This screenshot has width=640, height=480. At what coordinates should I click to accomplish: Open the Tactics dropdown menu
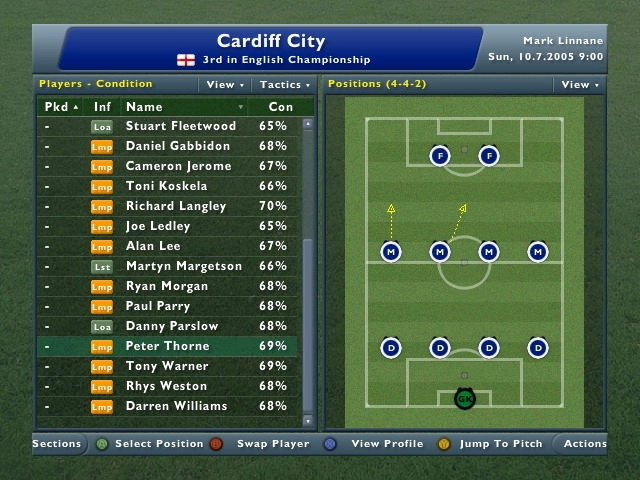[286, 85]
